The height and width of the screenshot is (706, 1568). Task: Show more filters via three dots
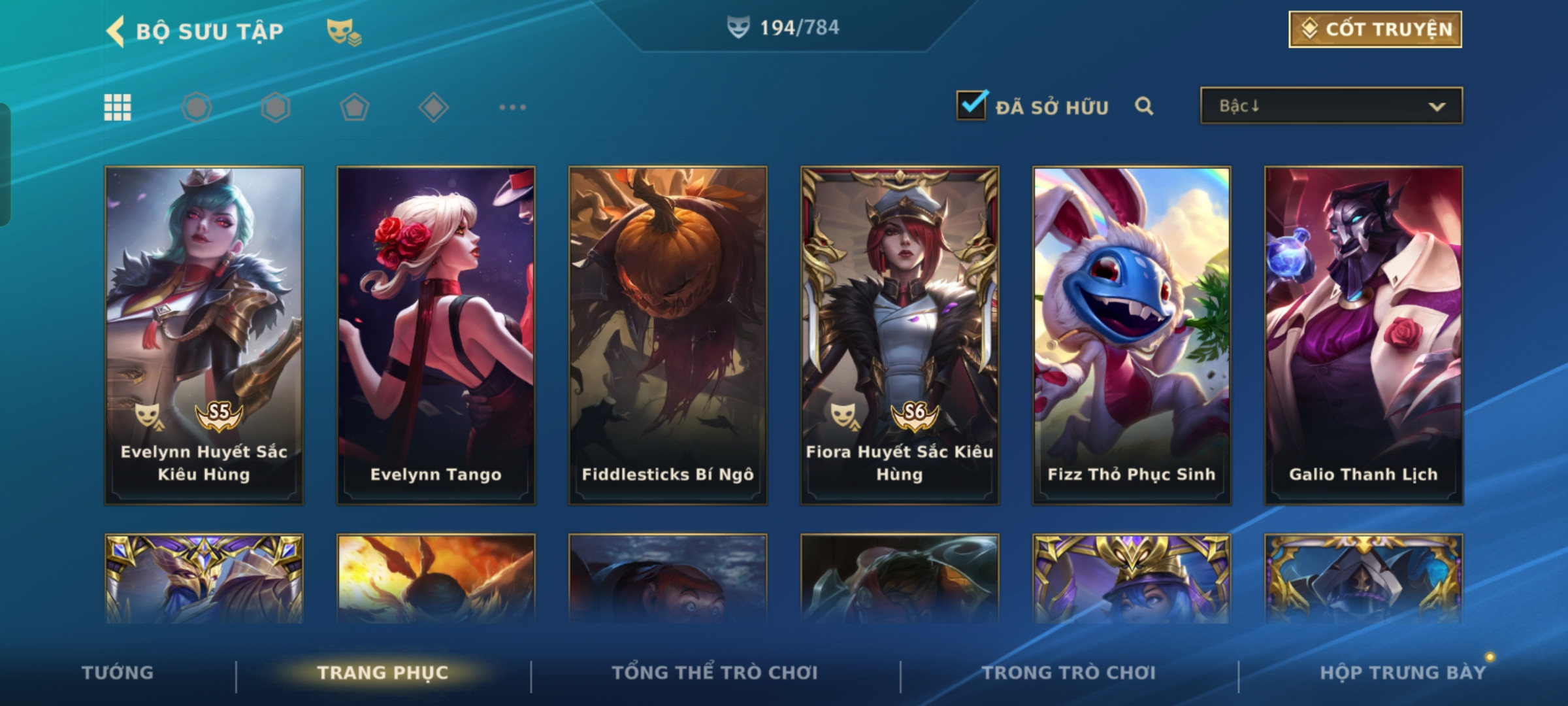[512, 107]
